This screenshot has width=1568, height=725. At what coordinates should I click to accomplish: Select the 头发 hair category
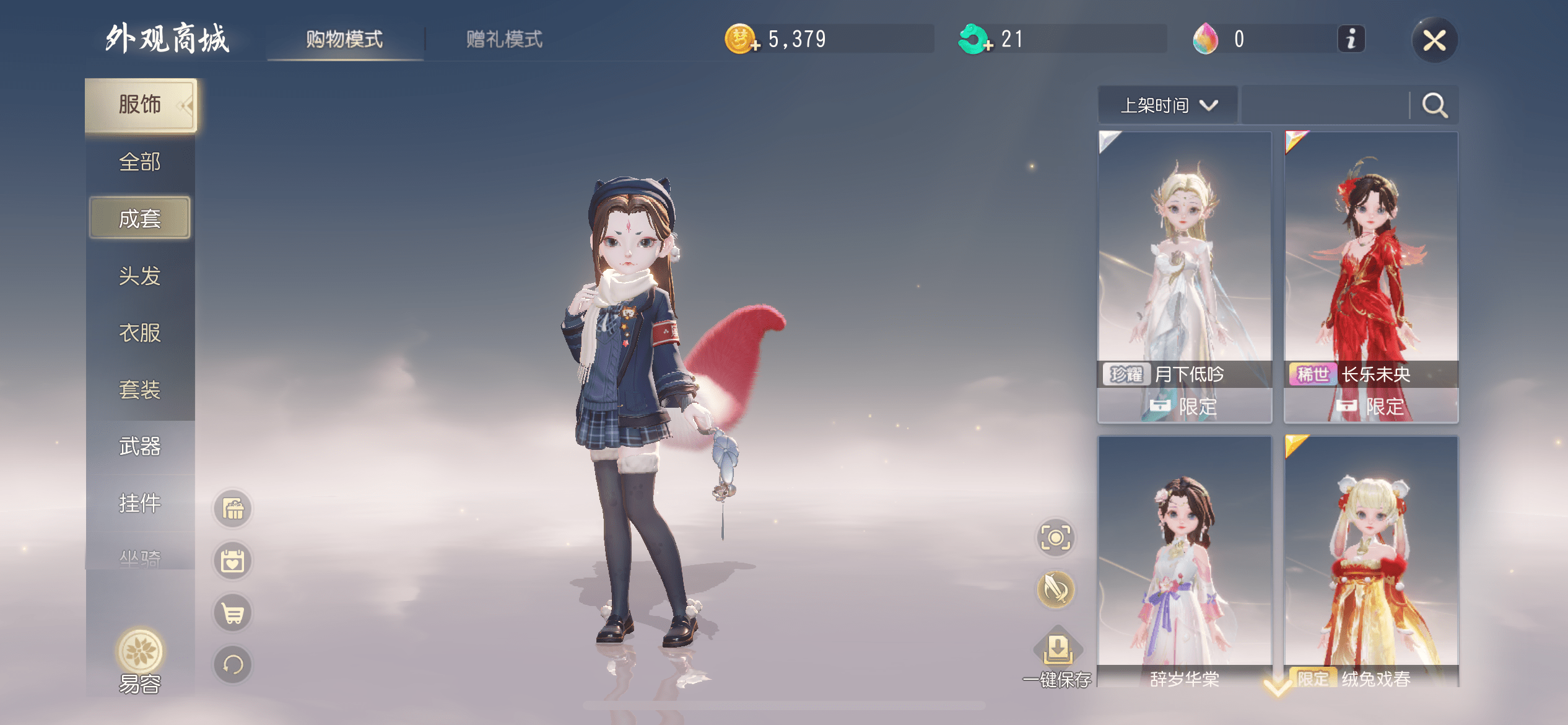click(140, 276)
